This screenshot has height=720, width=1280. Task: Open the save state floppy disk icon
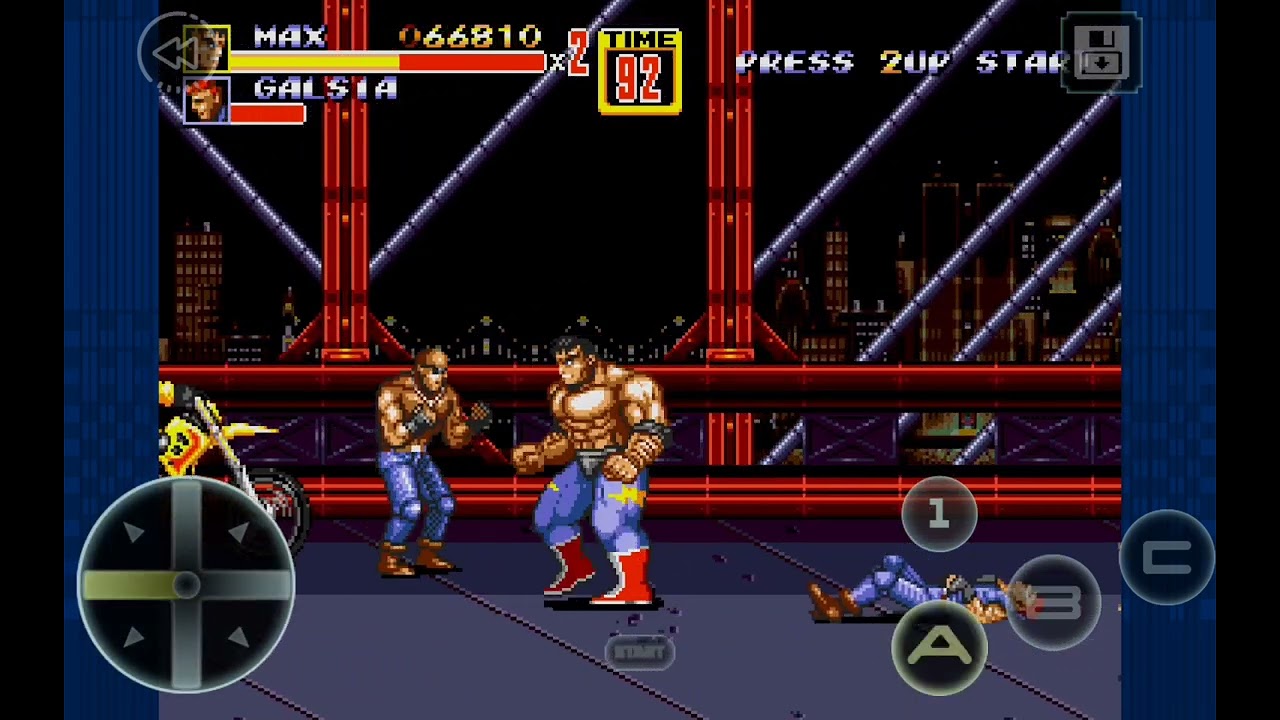coord(1100,52)
